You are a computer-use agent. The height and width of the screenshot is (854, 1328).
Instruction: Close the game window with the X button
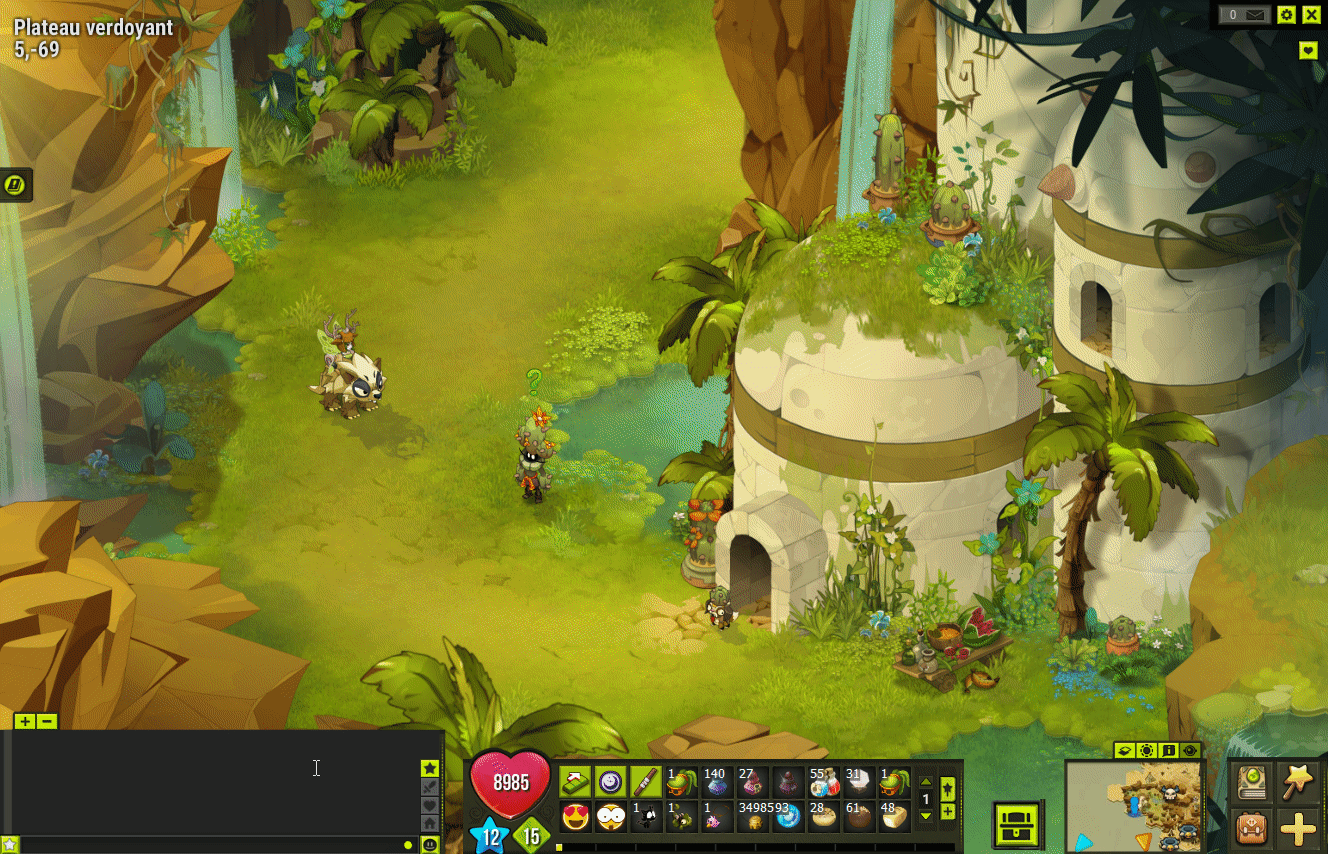pyautogui.click(x=1311, y=14)
